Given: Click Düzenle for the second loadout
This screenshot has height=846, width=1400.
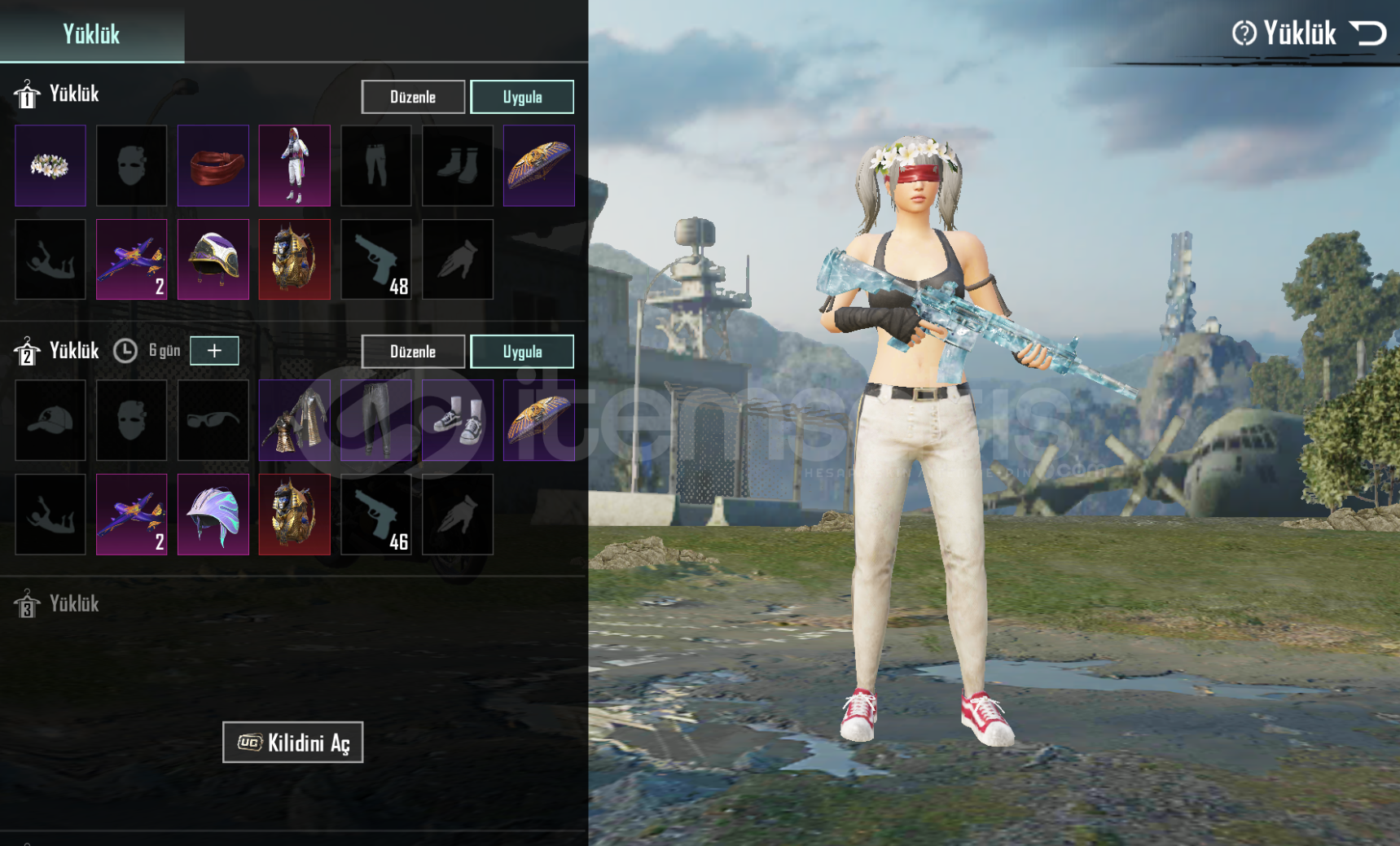Looking at the screenshot, I should click(413, 352).
